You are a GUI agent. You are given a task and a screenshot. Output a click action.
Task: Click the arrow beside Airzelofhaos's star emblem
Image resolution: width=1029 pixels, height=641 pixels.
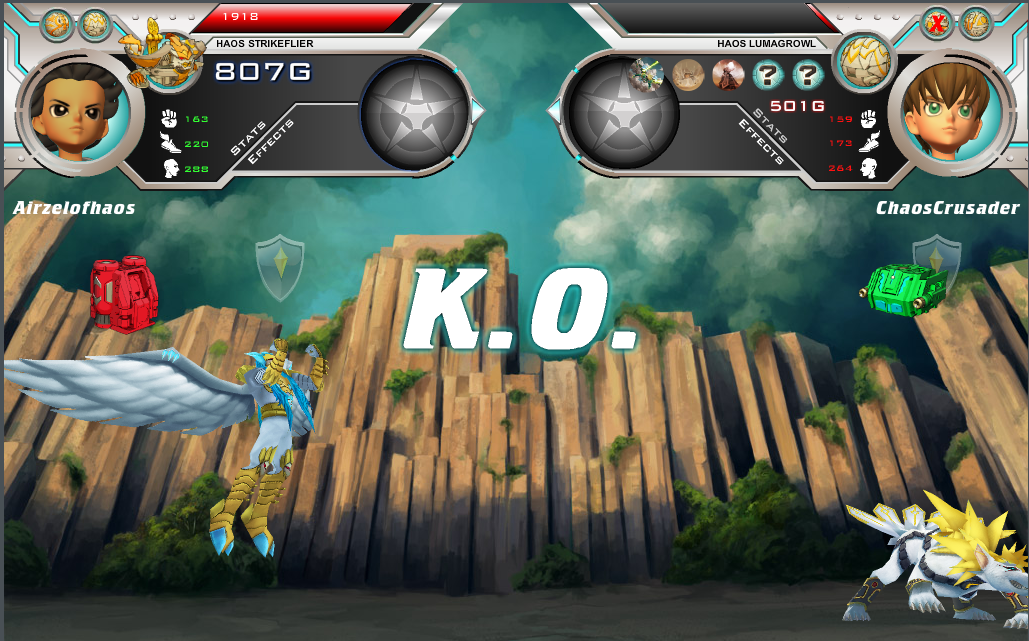coord(478,112)
